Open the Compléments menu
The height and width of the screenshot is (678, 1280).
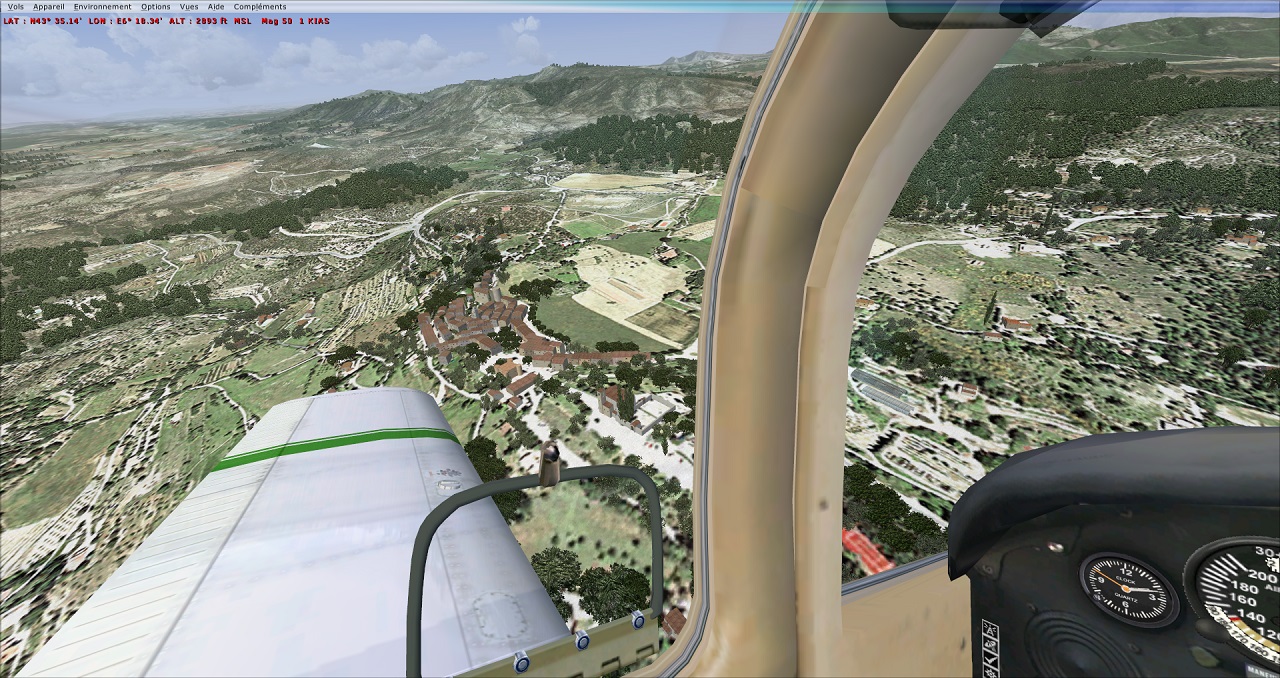point(260,6)
